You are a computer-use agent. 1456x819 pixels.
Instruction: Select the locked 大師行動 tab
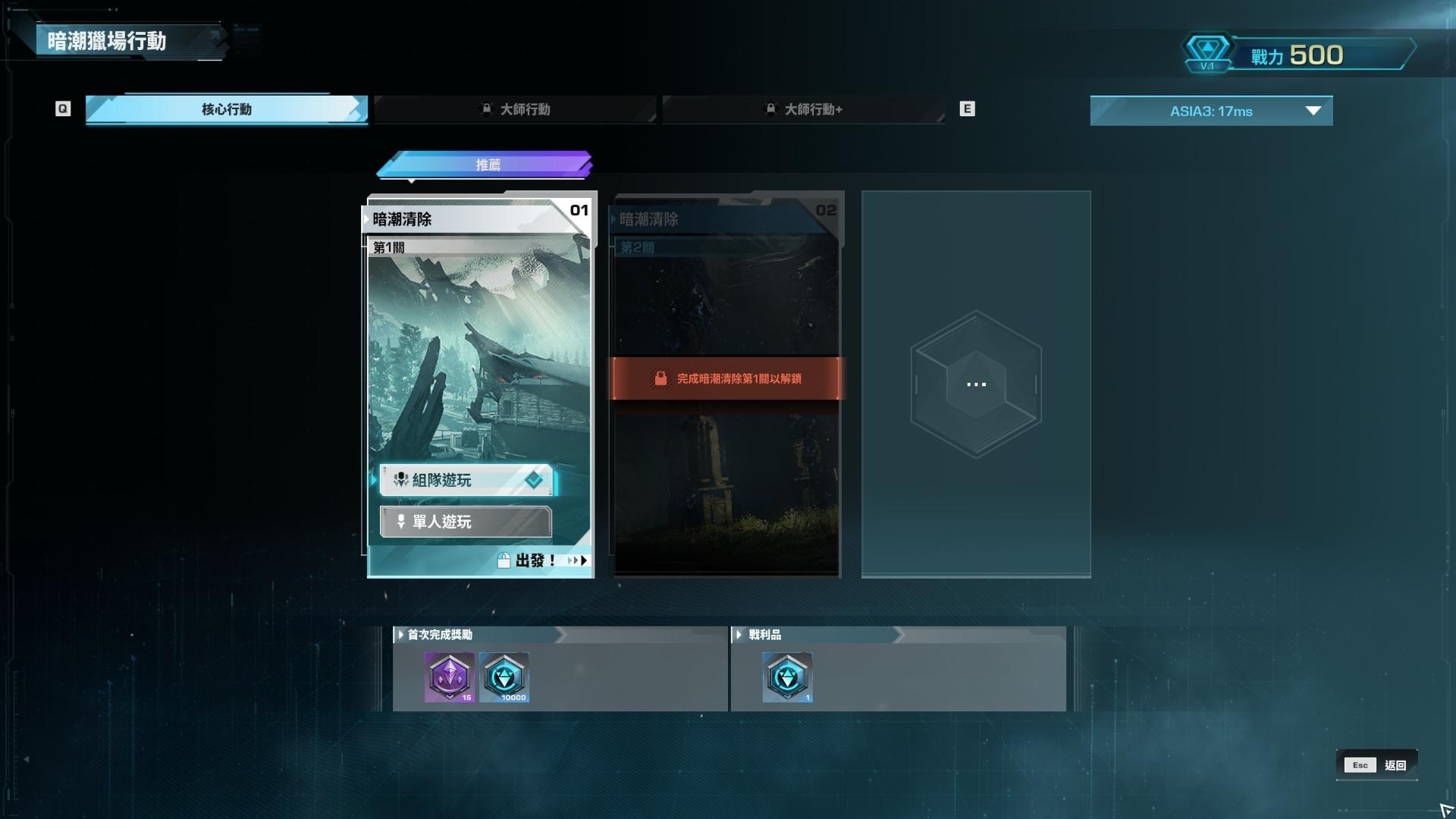(516, 109)
